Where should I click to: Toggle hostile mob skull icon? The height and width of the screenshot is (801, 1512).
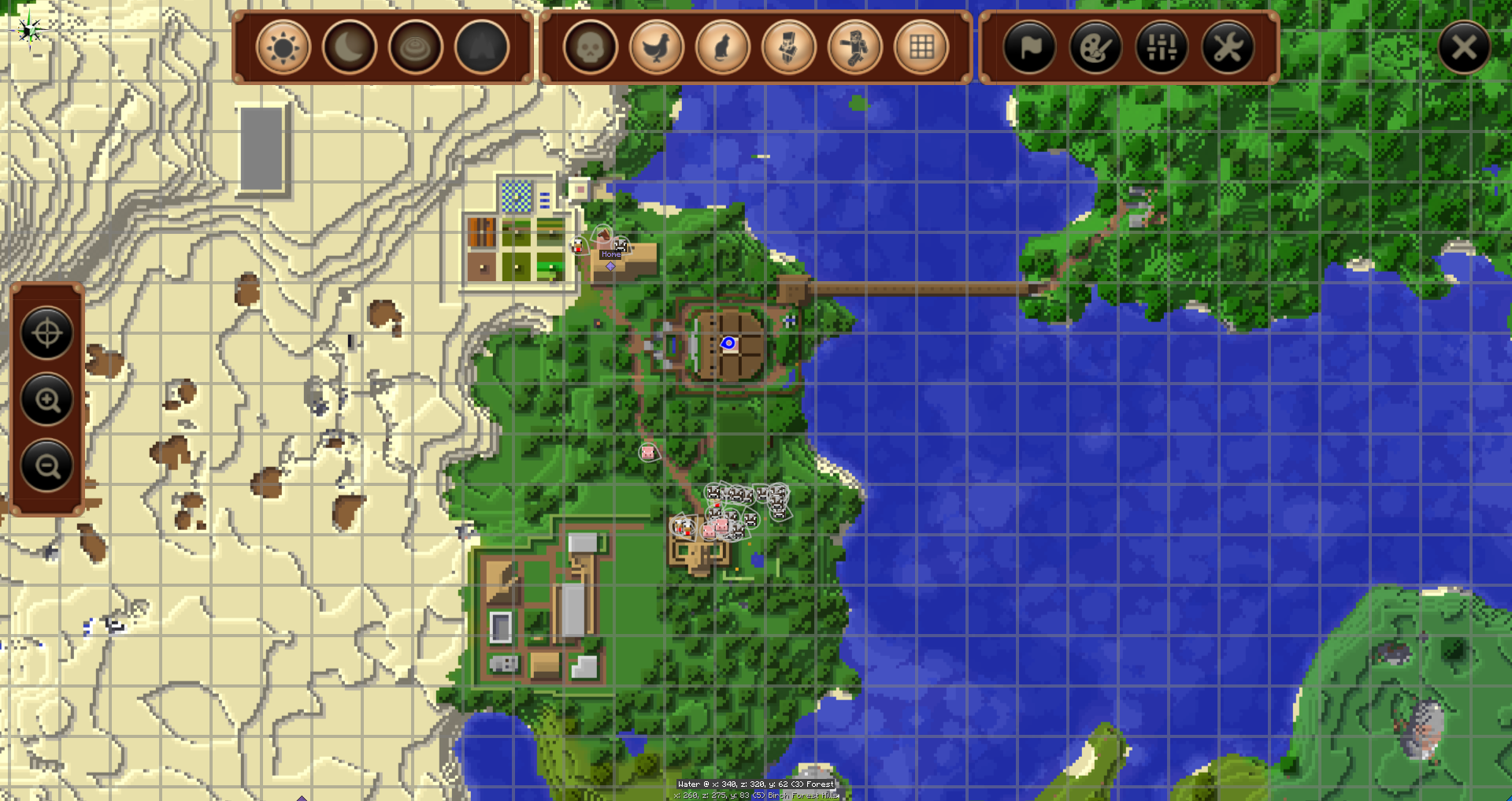[591, 48]
